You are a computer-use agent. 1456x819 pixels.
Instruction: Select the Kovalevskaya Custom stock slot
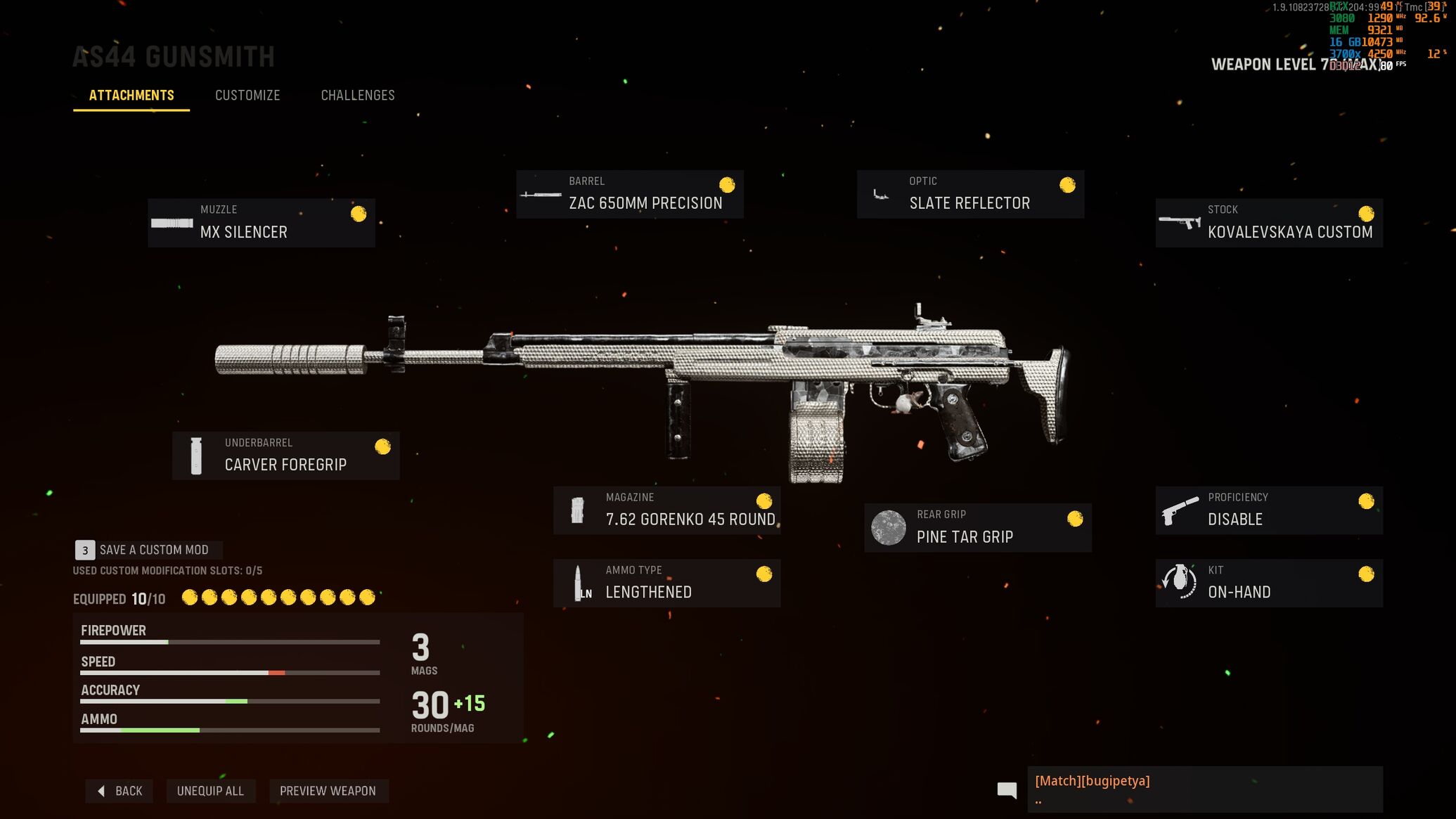click(x=1269, y=223)
